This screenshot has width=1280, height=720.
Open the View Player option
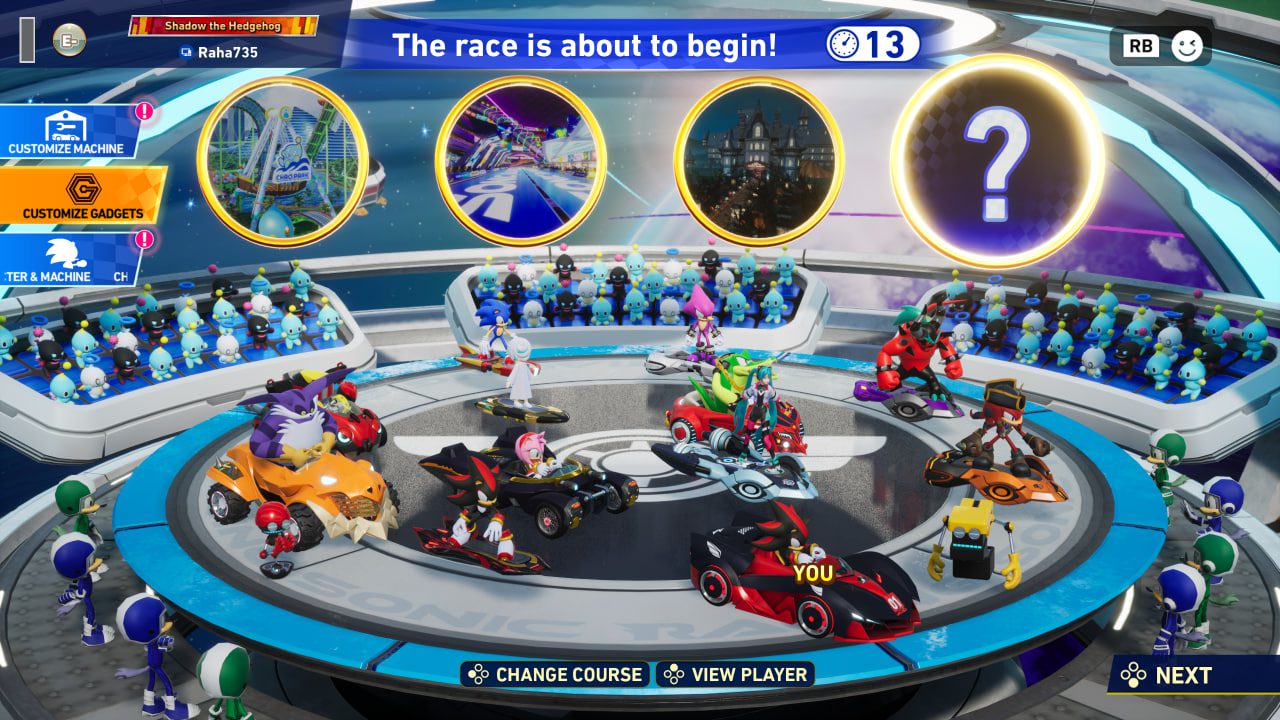click(x=736, y=675)
